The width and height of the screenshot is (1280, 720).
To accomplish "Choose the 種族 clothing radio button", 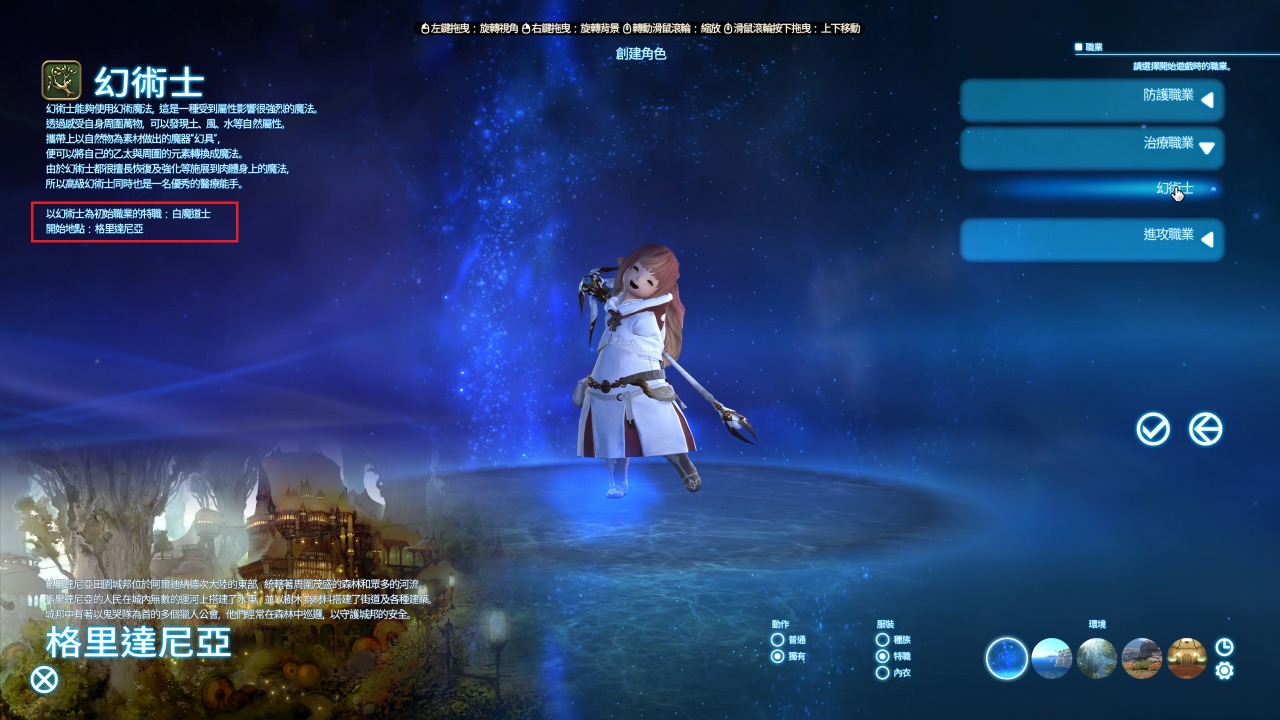I will pyautogui.click(x=882, y=640).
